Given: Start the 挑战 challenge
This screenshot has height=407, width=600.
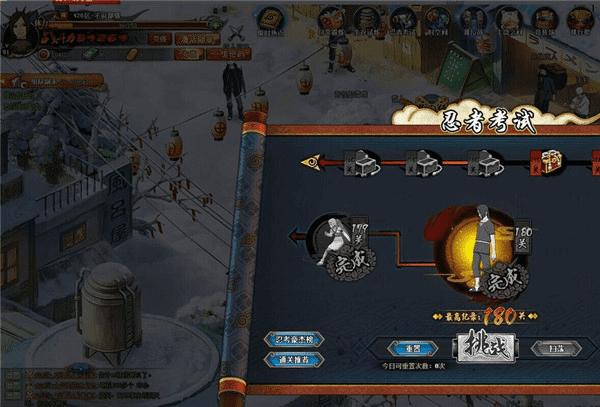Looking at the screenshot, I should pos(485,346).
